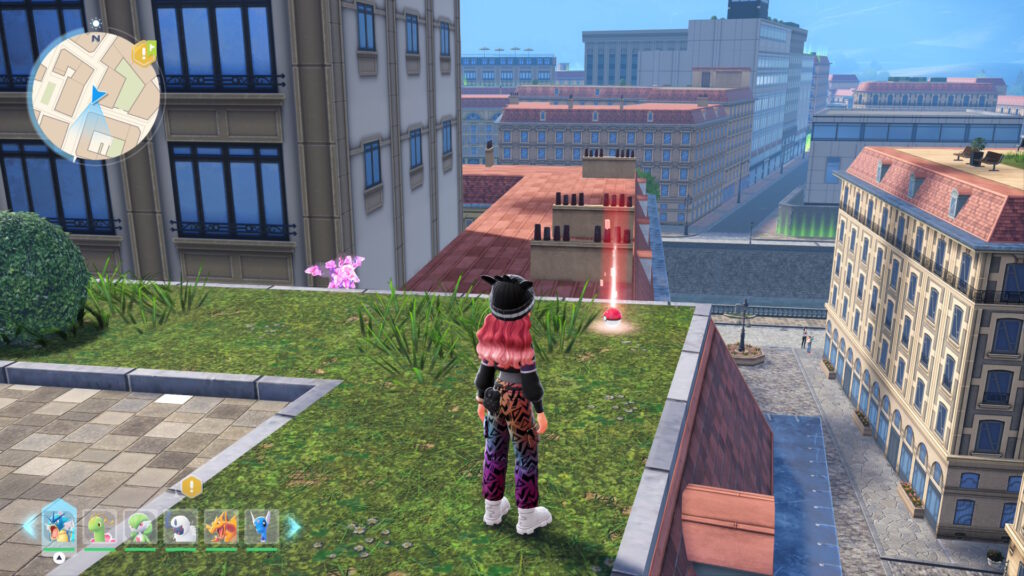Click the right arrow beside the party bar
Screen dimensions: 1024x576
293,526
